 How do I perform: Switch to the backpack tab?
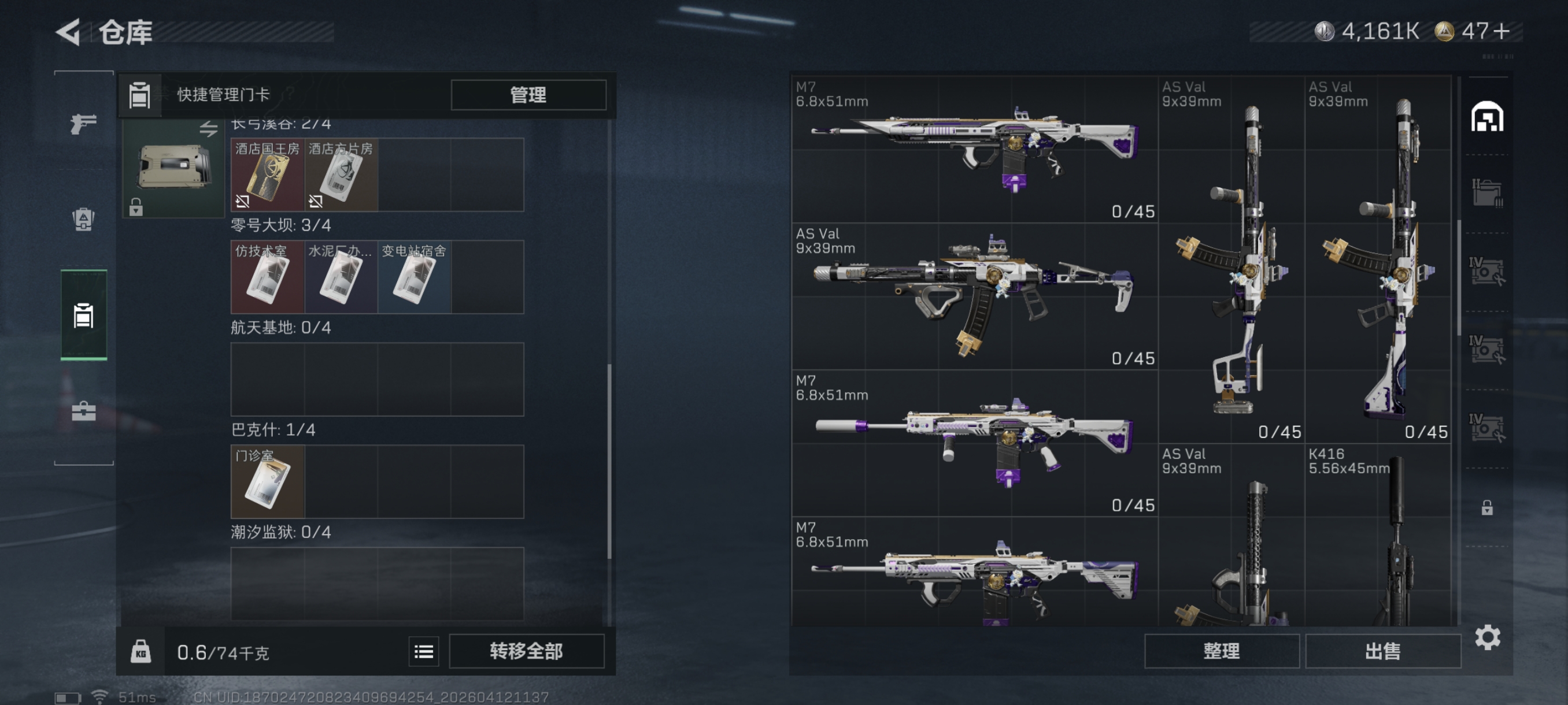[83, 219]
